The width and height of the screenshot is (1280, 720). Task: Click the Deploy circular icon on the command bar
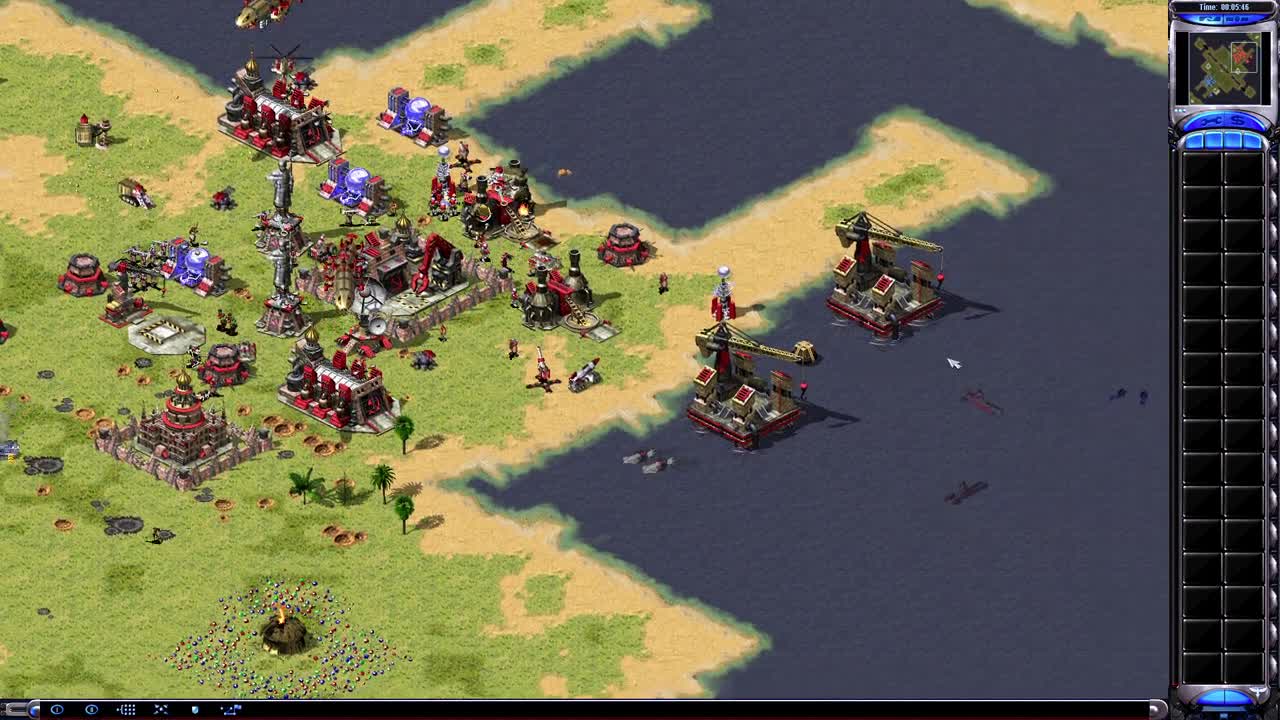[56, 709]
